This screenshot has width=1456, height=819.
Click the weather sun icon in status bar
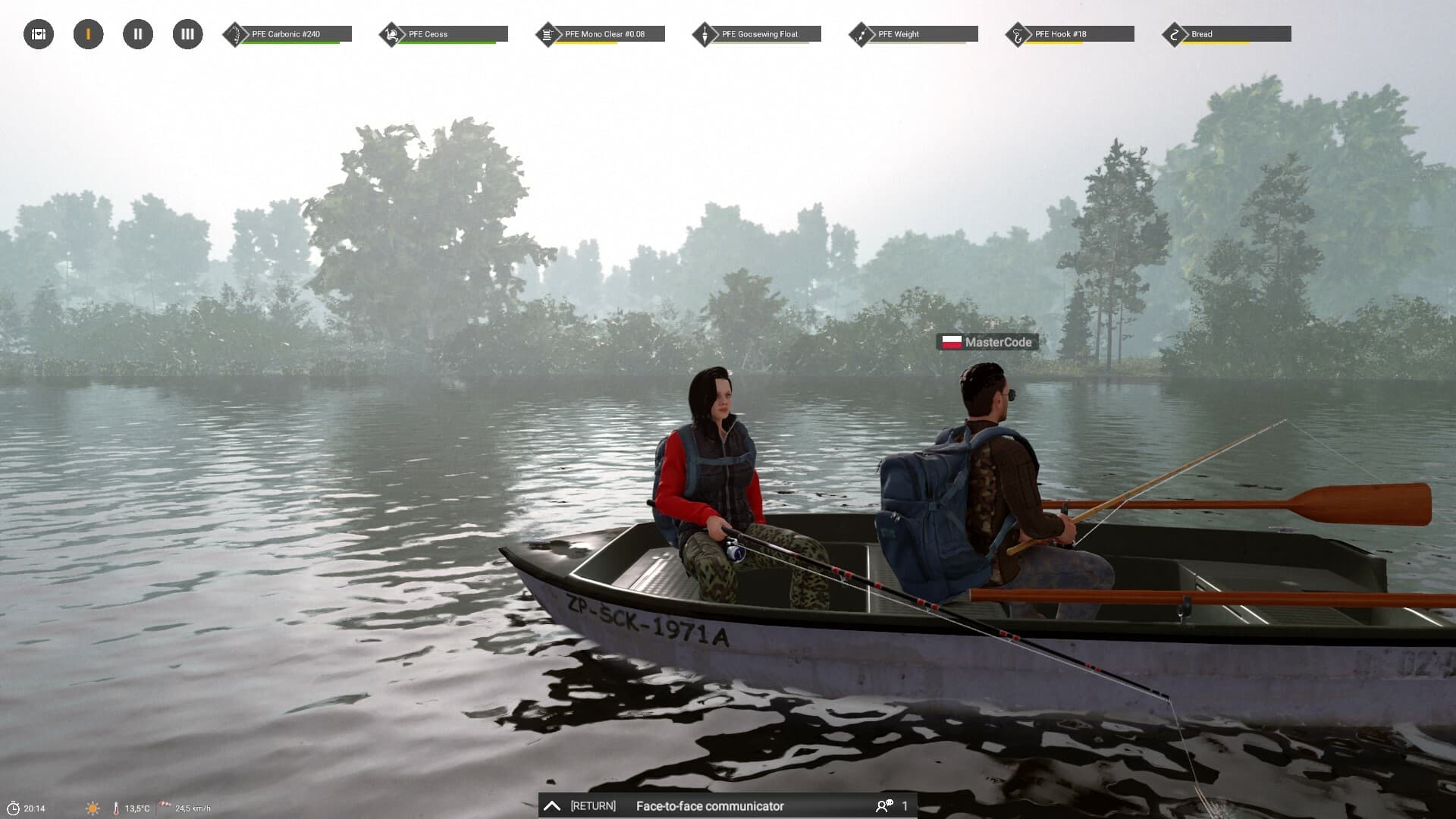click(93, 807)
